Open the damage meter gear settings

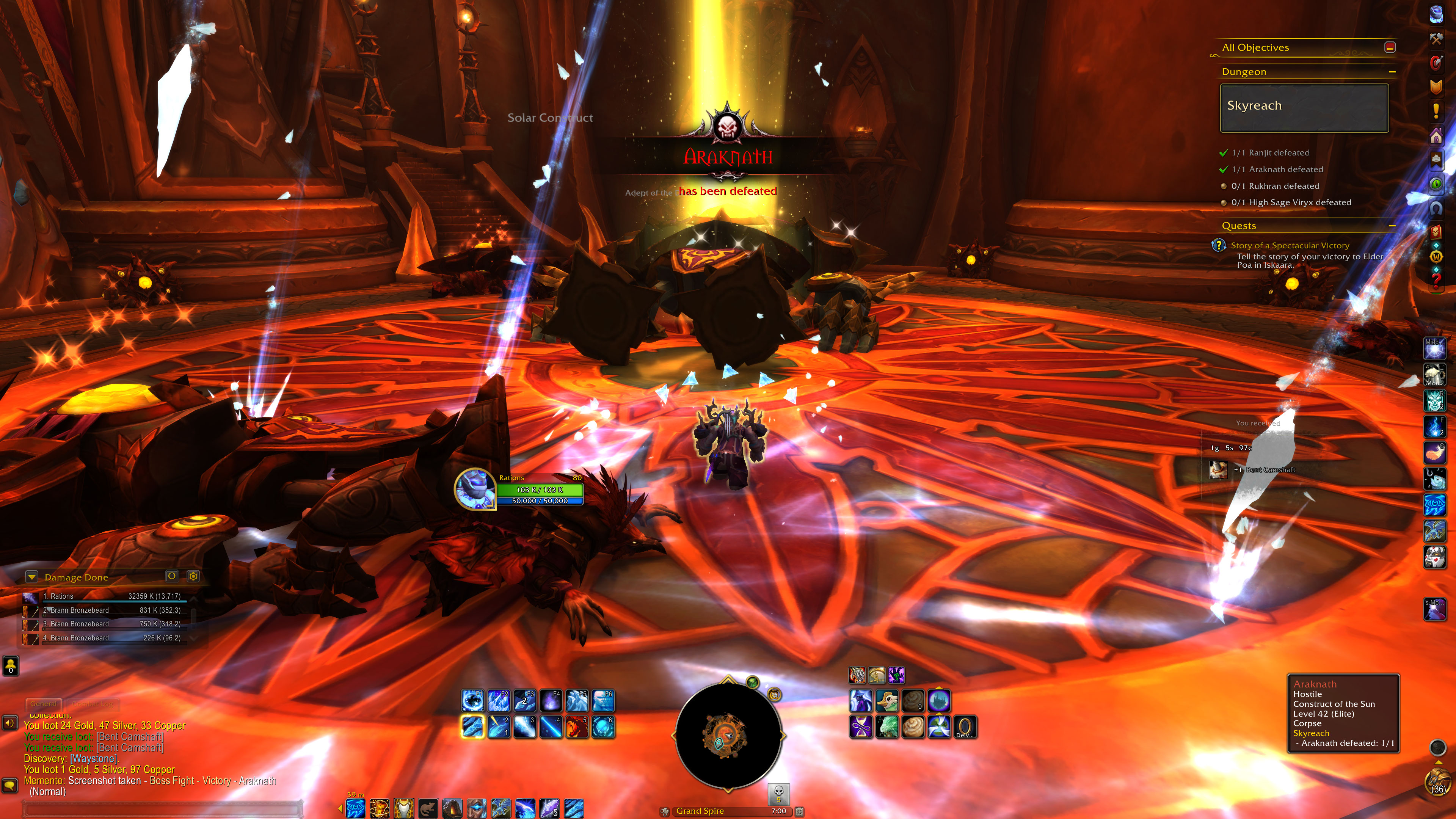(193, 576)
